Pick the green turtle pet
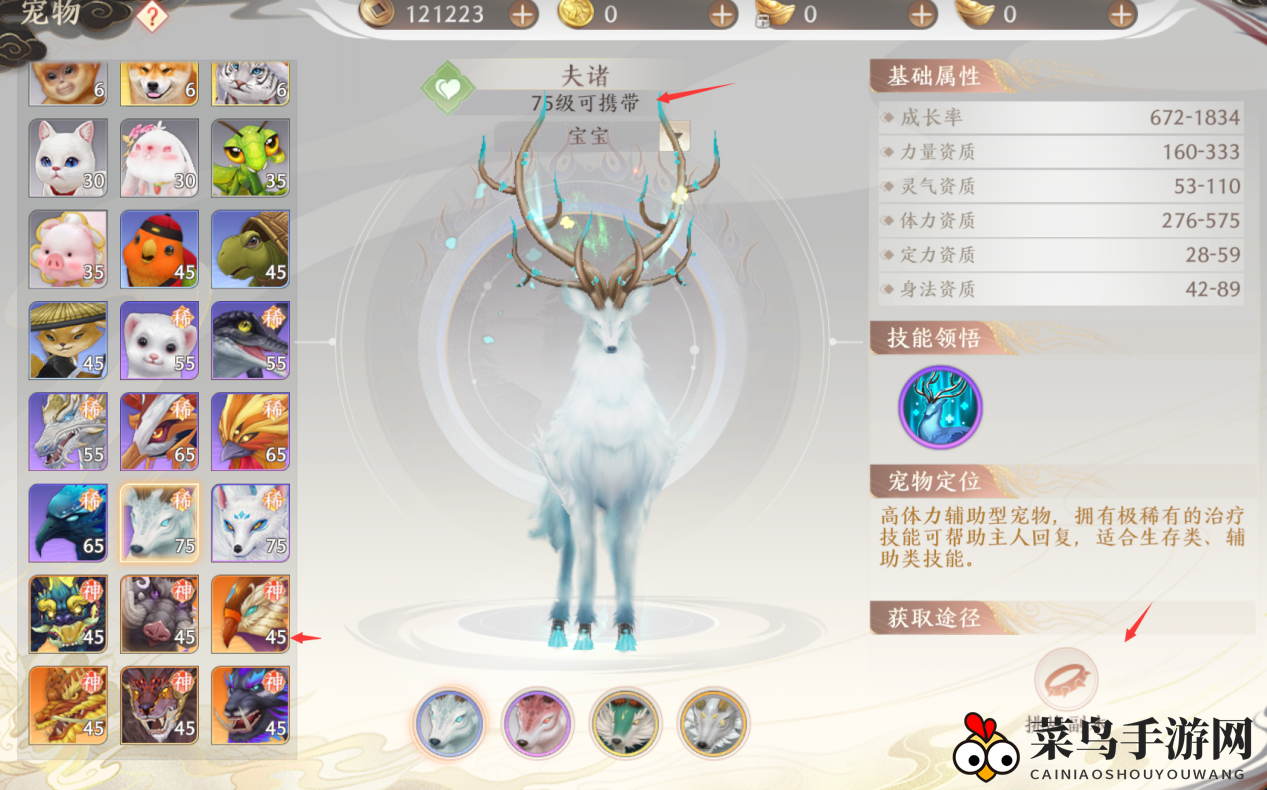The image size is (1267, 790). pos(250,249)
